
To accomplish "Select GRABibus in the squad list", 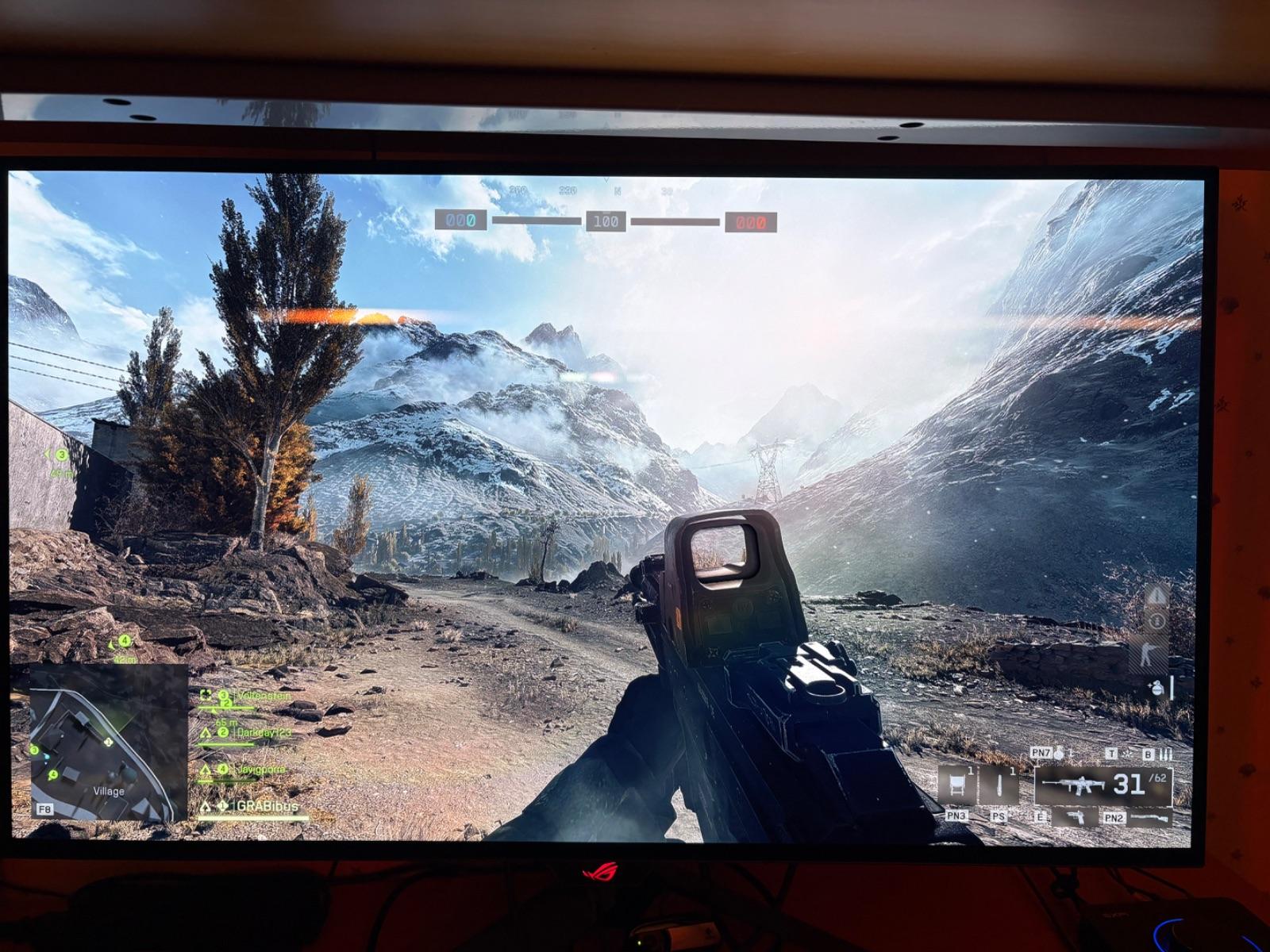I will (267, 806).
